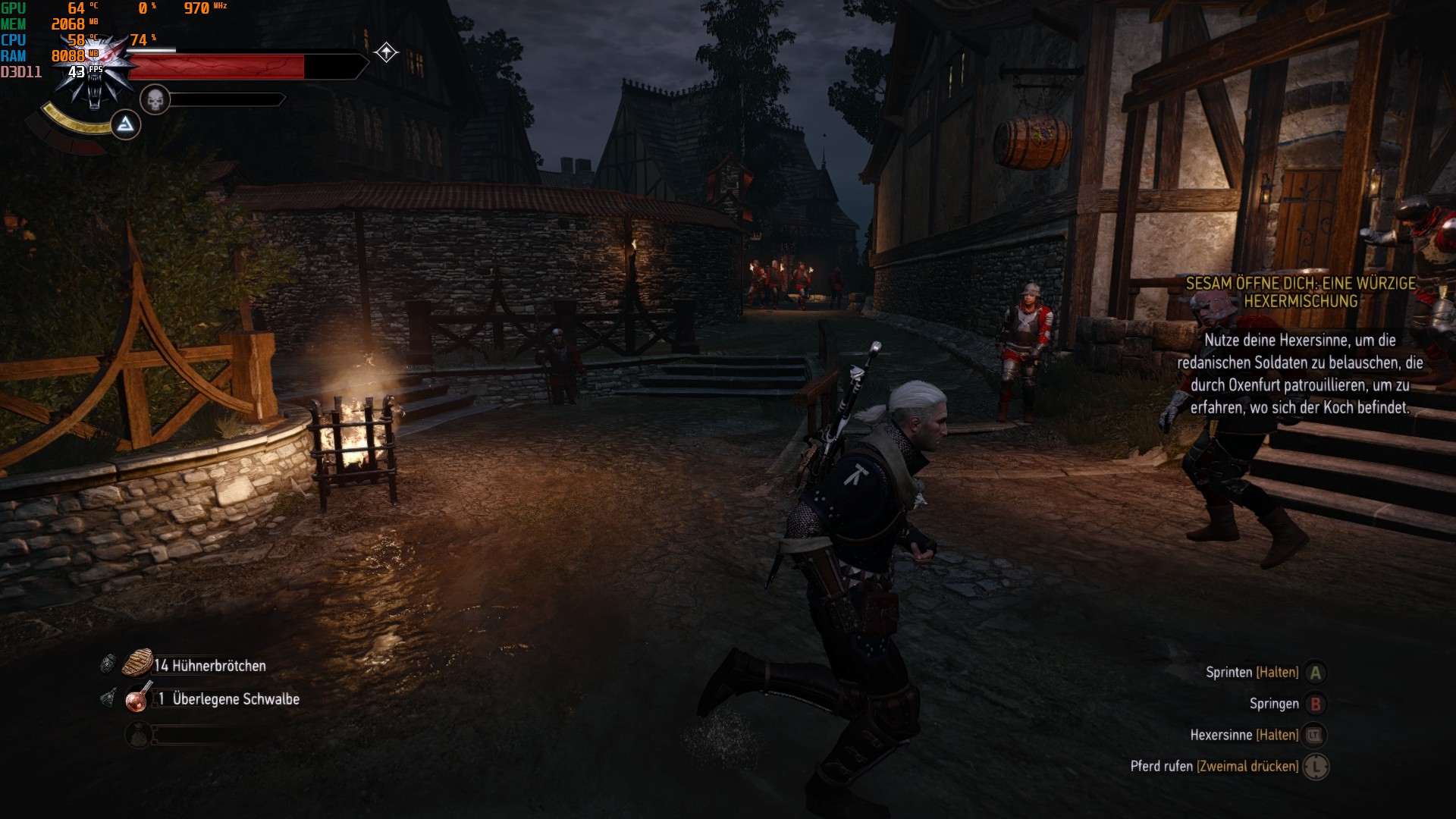The image size is (1456, 819).
Task: Click the B button prompt for Springen
Action: [1316, 704]
